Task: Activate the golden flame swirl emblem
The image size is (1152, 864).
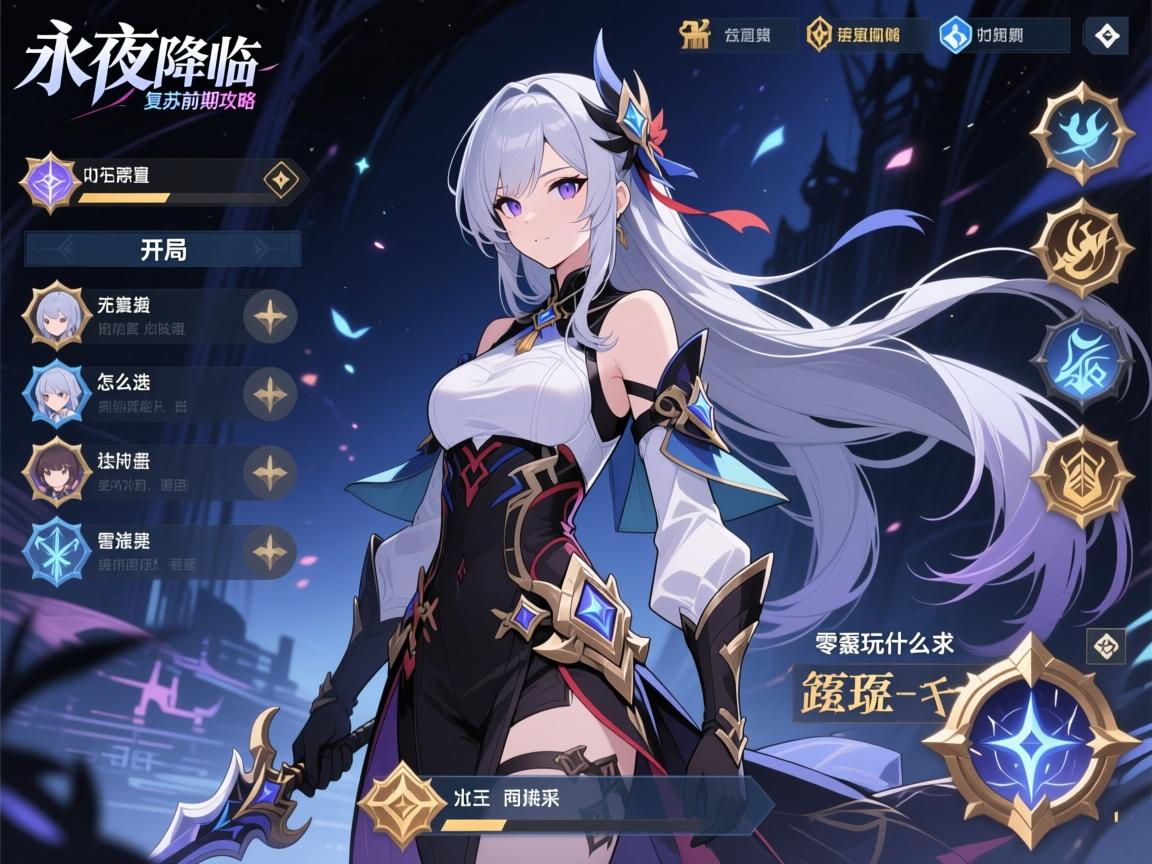Action: point(1082,247)
